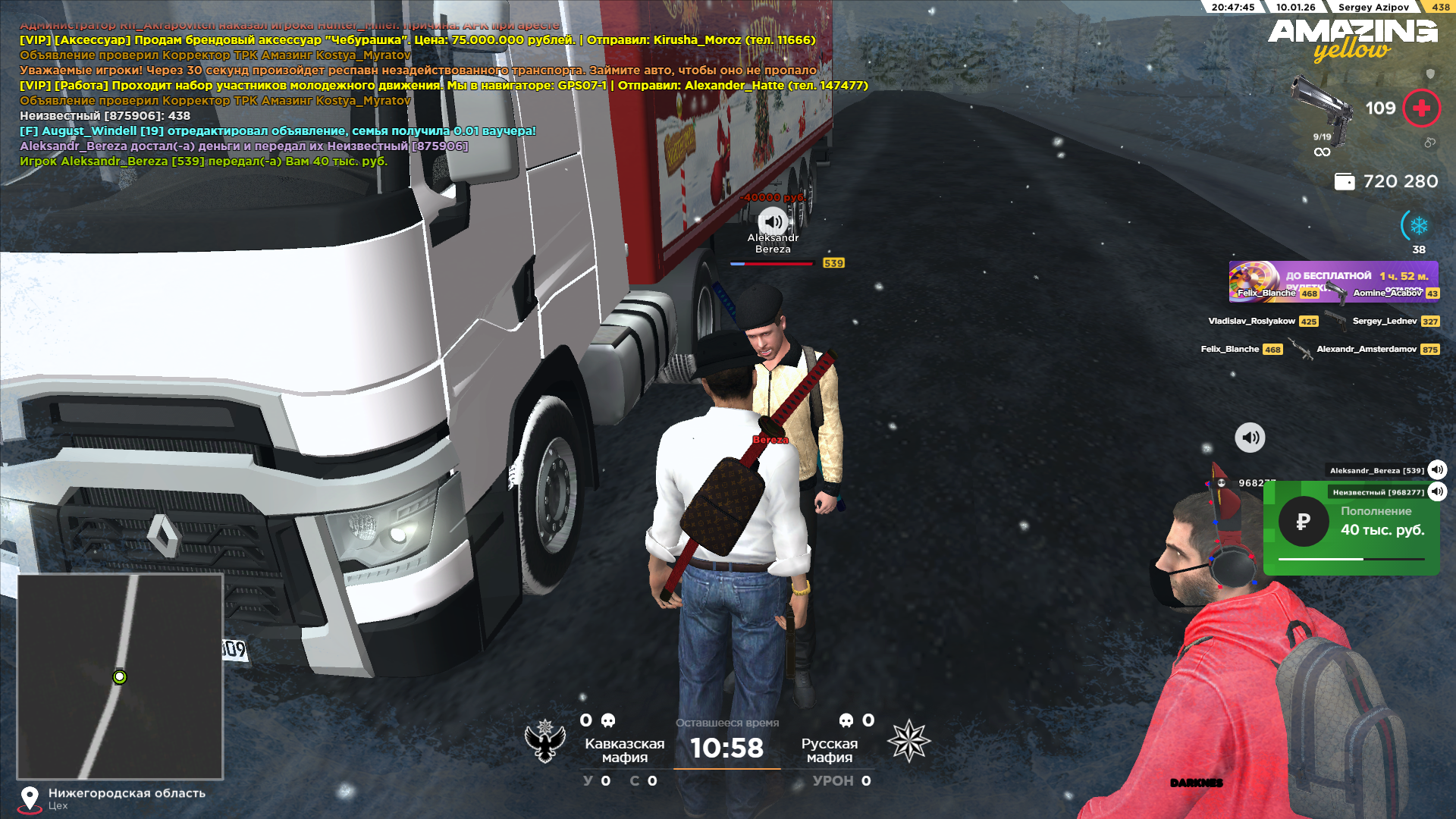Click the blue snowflake temperature indicator
Image resolution: width=1456 pixels, height=819 pixels.
click(x=1418, y=226)
